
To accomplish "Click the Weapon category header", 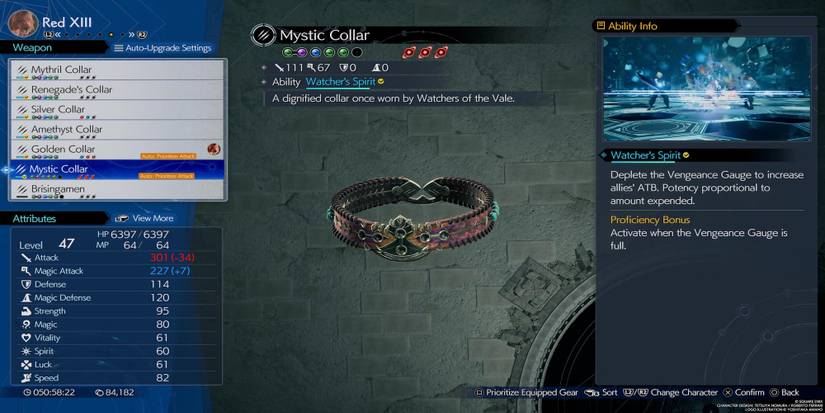I will point(33,47).
